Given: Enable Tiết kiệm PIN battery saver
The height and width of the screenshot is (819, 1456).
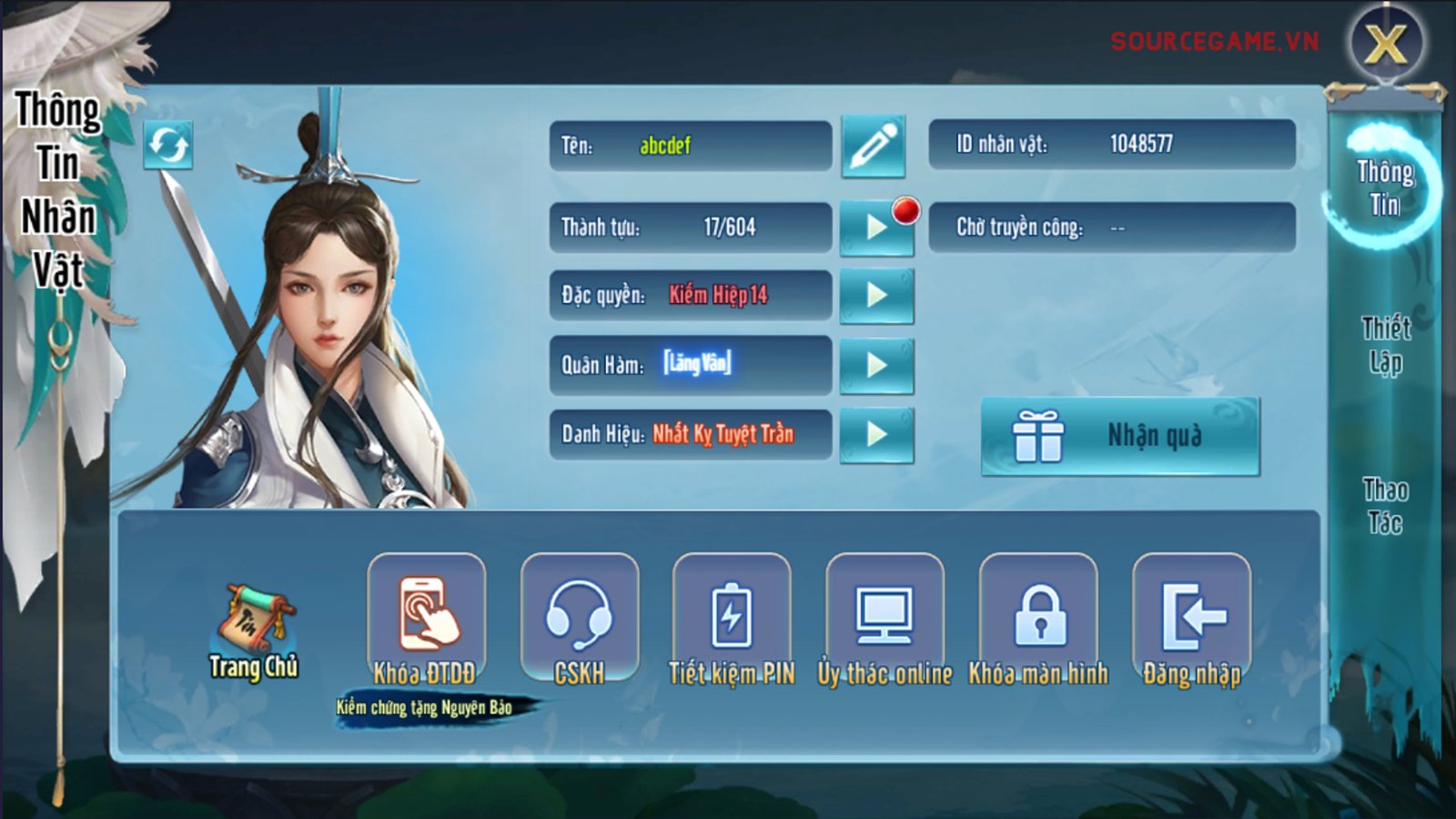Looking at the screenshot, I should [732, 617].
